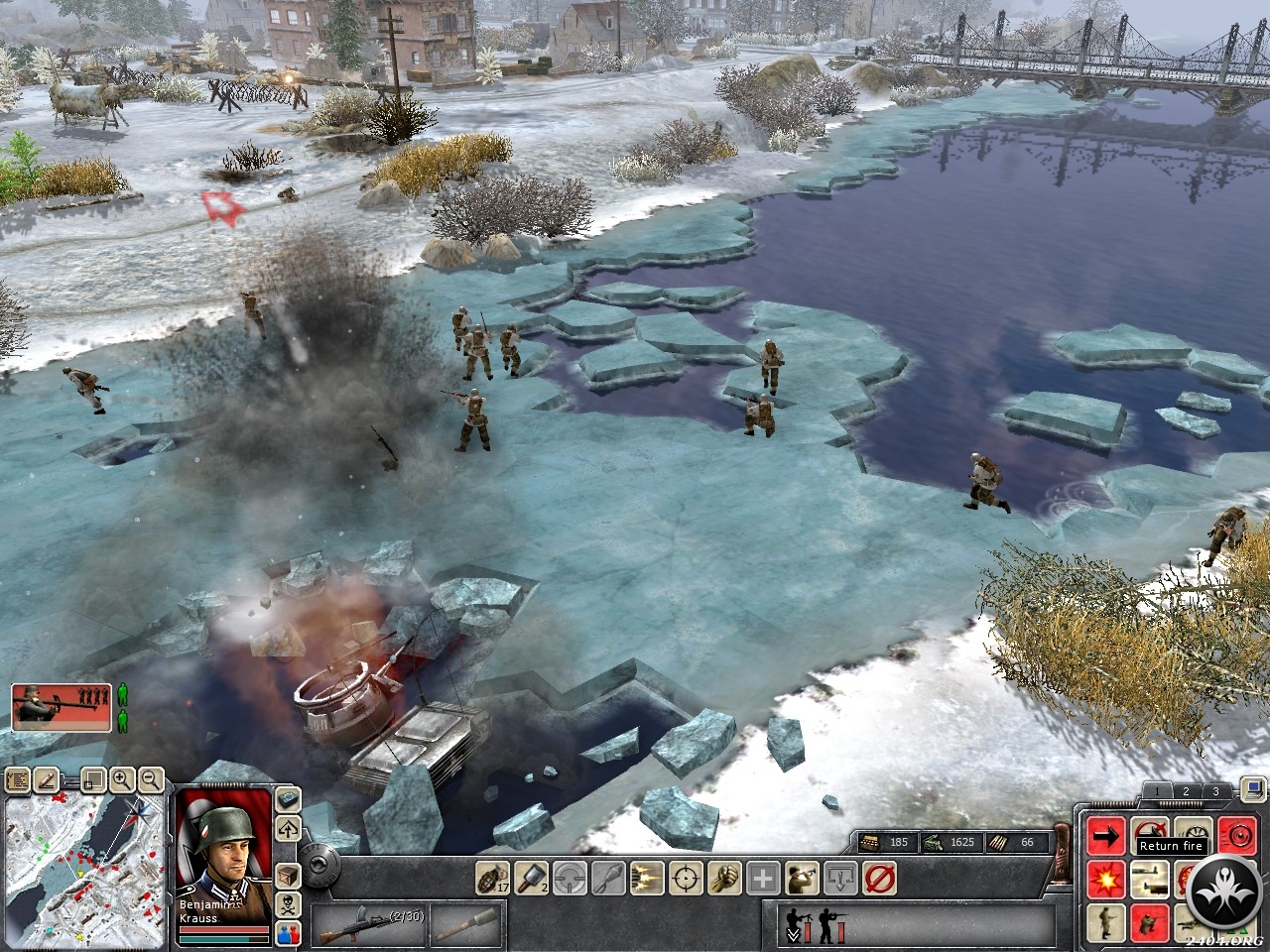Choose the anti-tank grenade with 2 count
The height and width of the screenshot is (952, 1270).
(532, 878)
